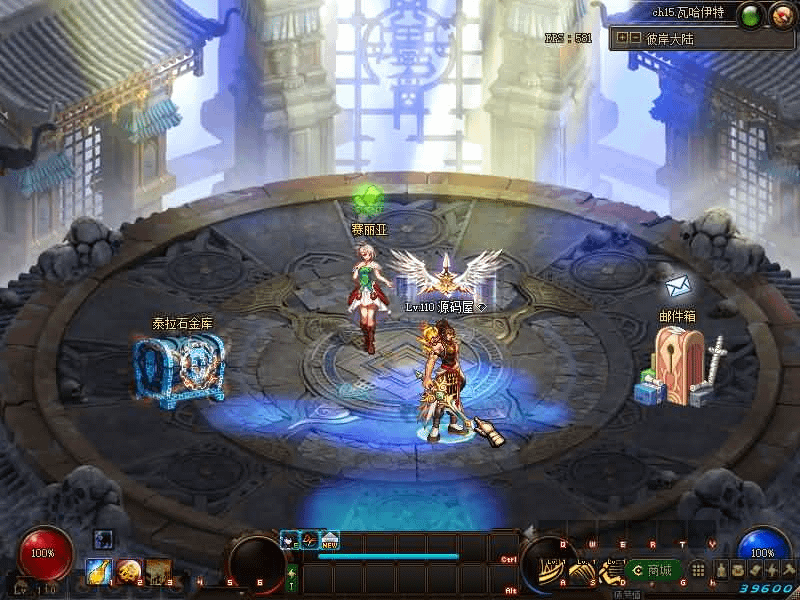The width and height of the screenshot is (800, 600).
Task: Toggle the green arrow skill bar switch
Action: pos(292,577)
